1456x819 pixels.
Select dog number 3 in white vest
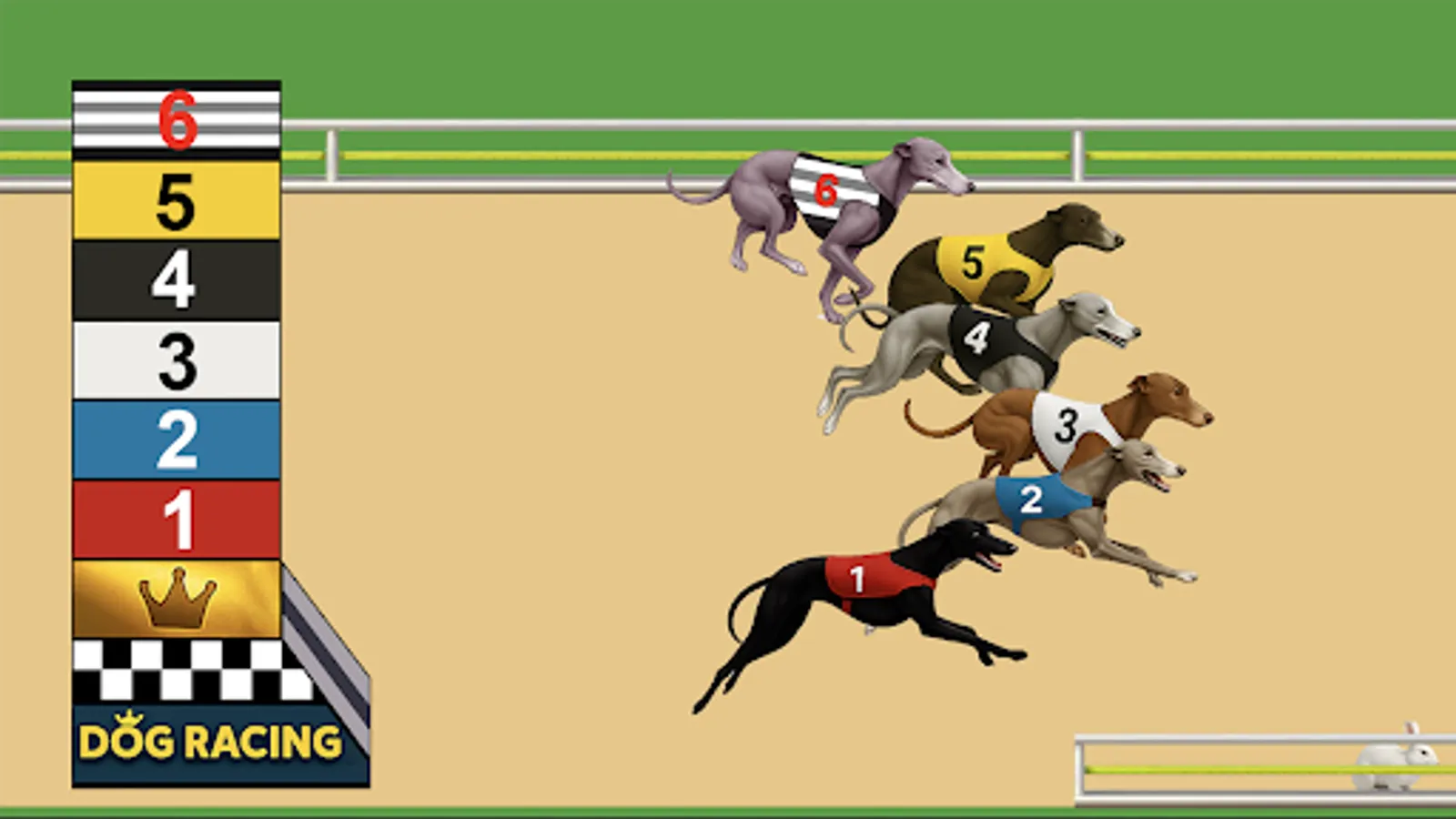point(1065,423)
